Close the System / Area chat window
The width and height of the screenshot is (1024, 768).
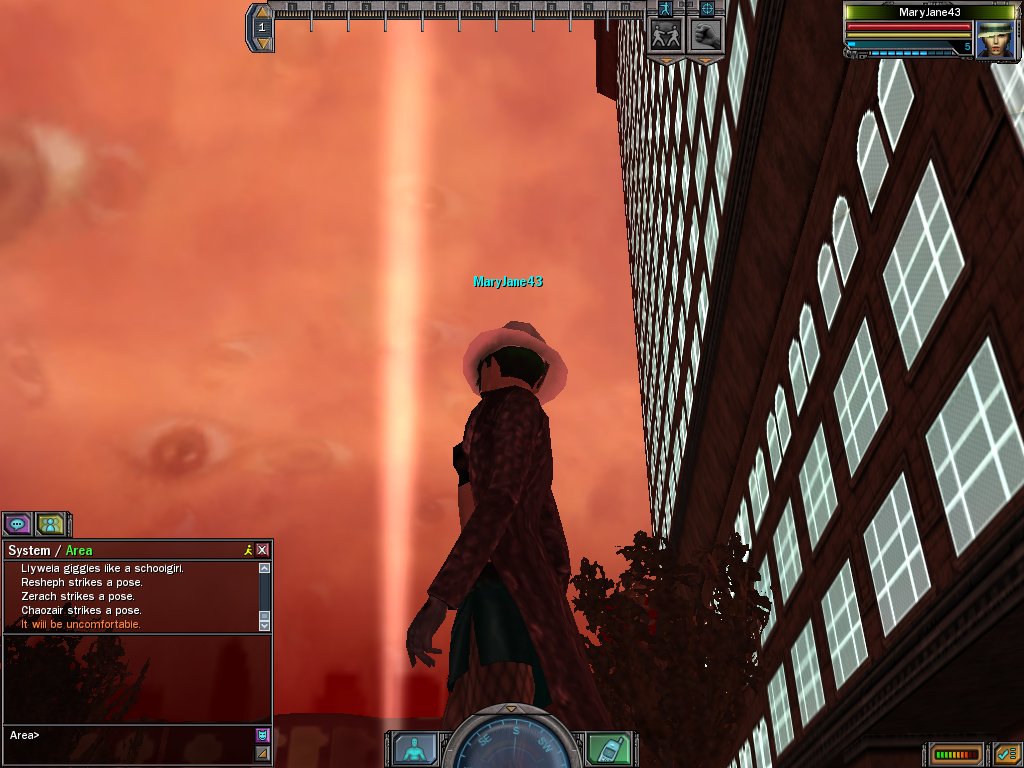[x=262, y=550]
